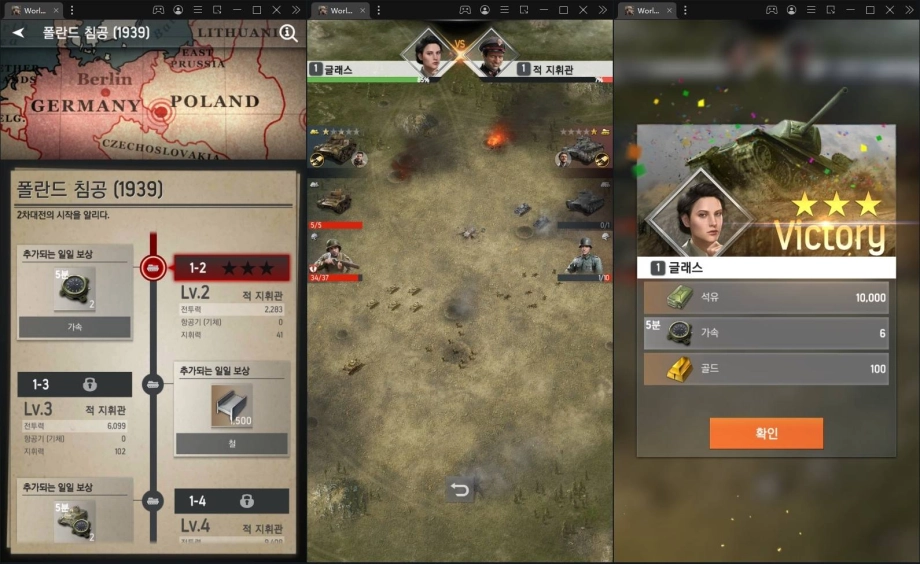Image resolution: width=920 pixels, height=564 pixels.
Task: Select the 석유 reward row
Action: point(766,298)
